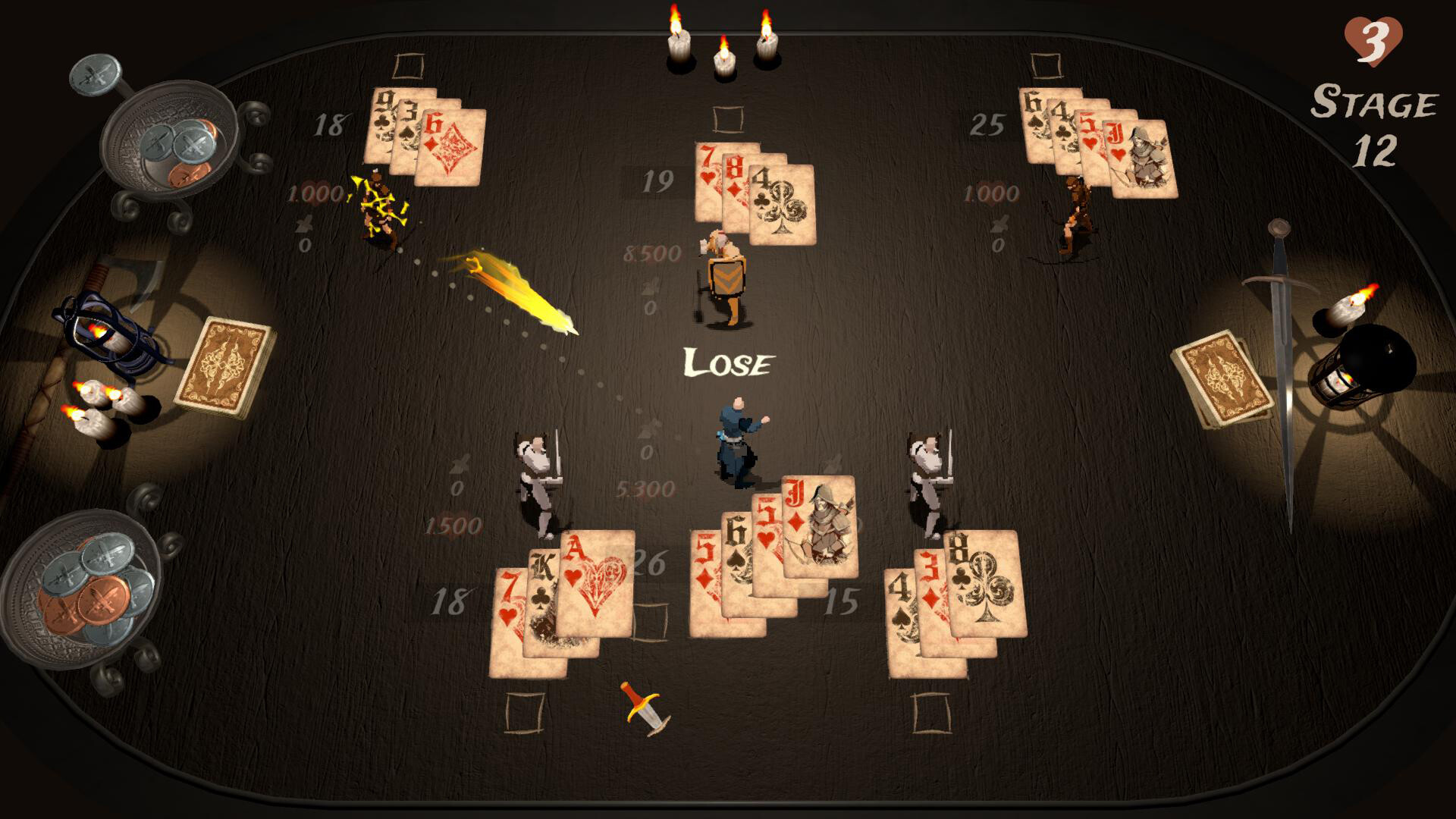Click the Lose text in the center

(x=728, y=362)
